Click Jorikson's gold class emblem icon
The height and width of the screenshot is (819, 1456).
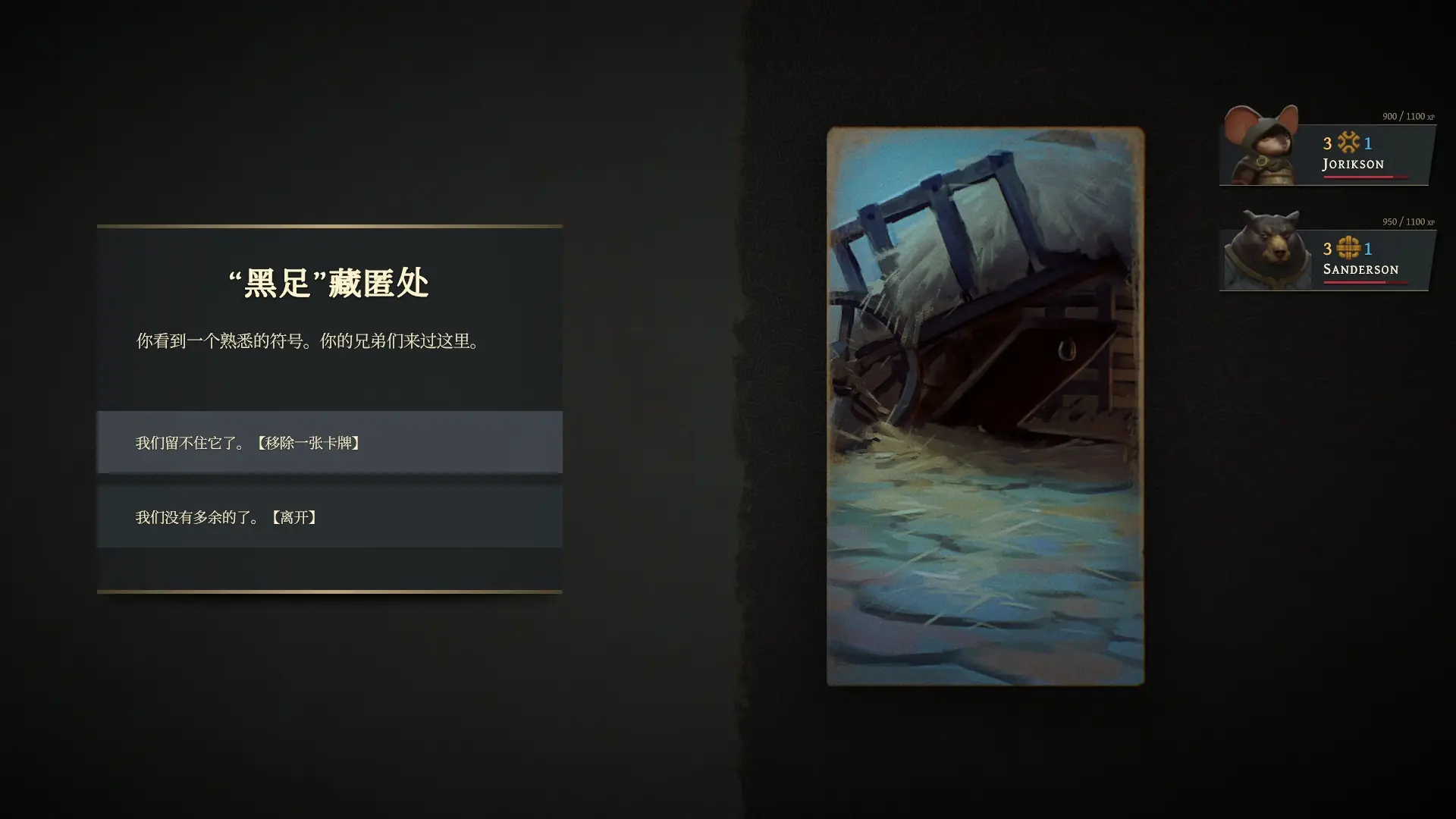click(1348, 143)
